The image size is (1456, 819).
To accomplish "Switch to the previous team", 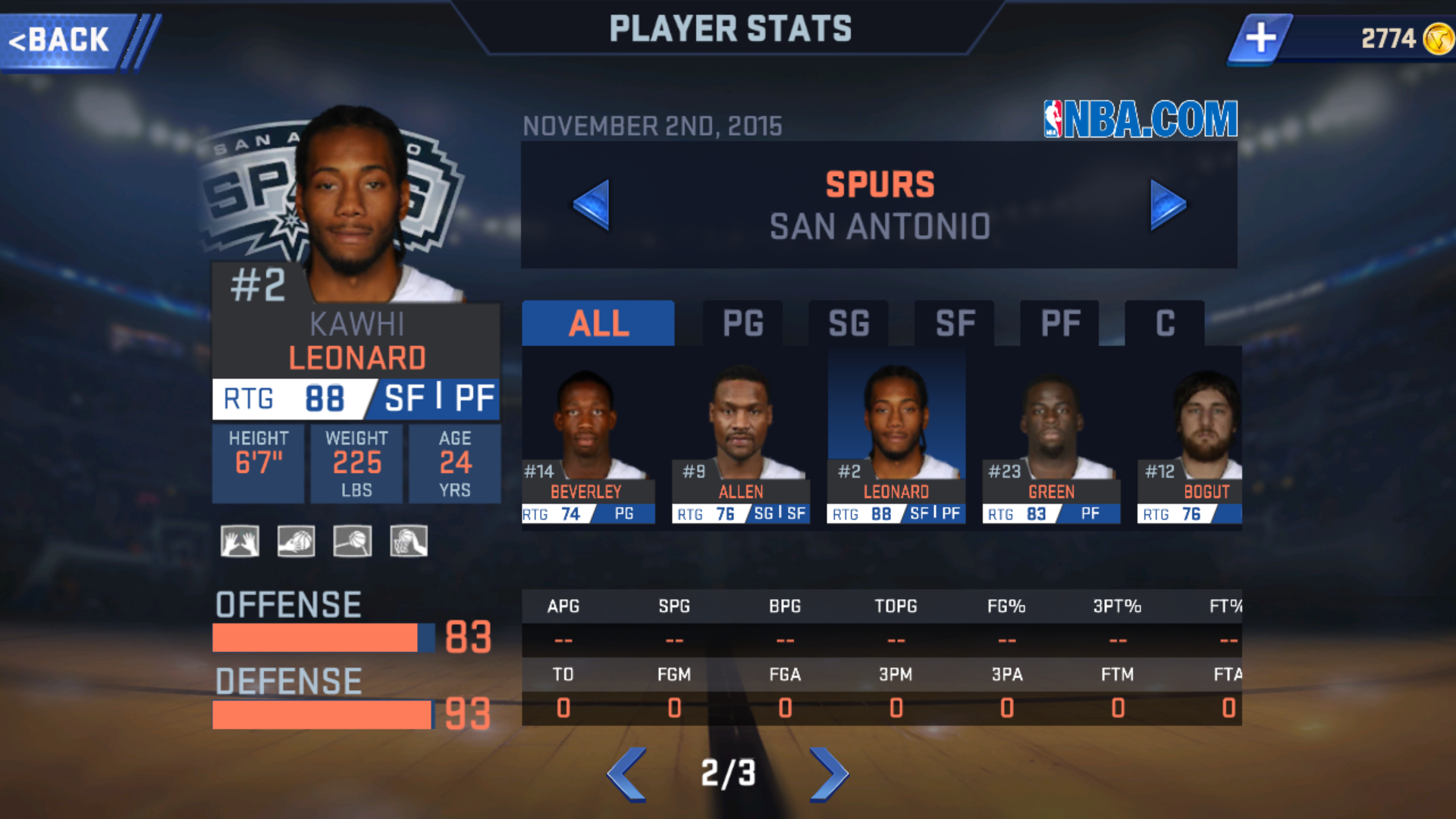I will pos(591,204).
